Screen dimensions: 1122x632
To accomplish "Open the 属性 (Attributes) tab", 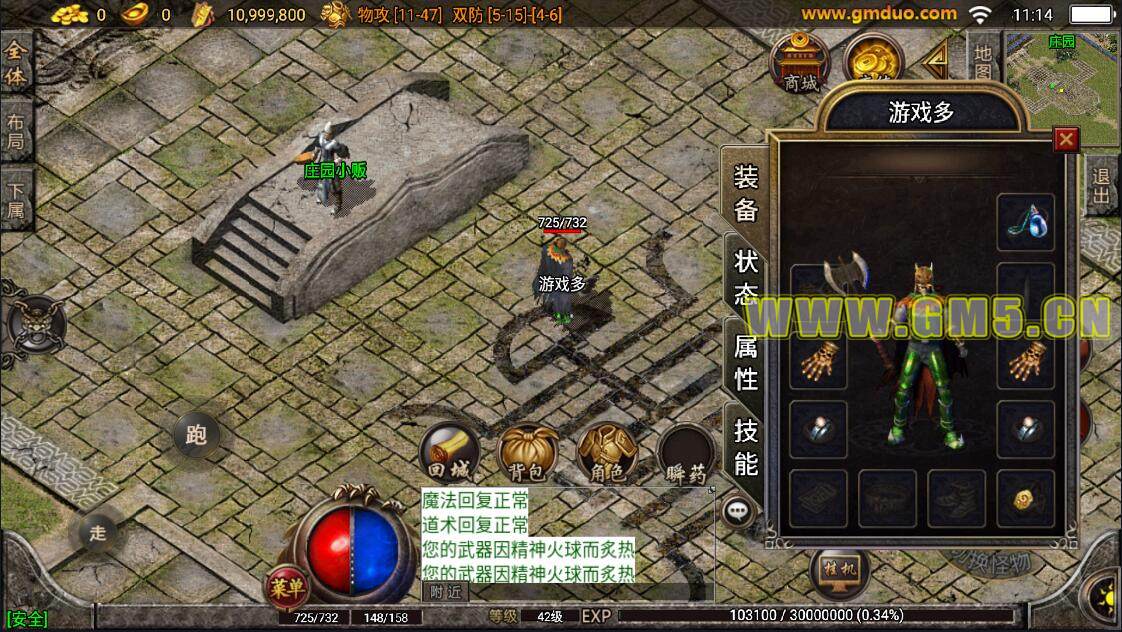I will point(746,362).
